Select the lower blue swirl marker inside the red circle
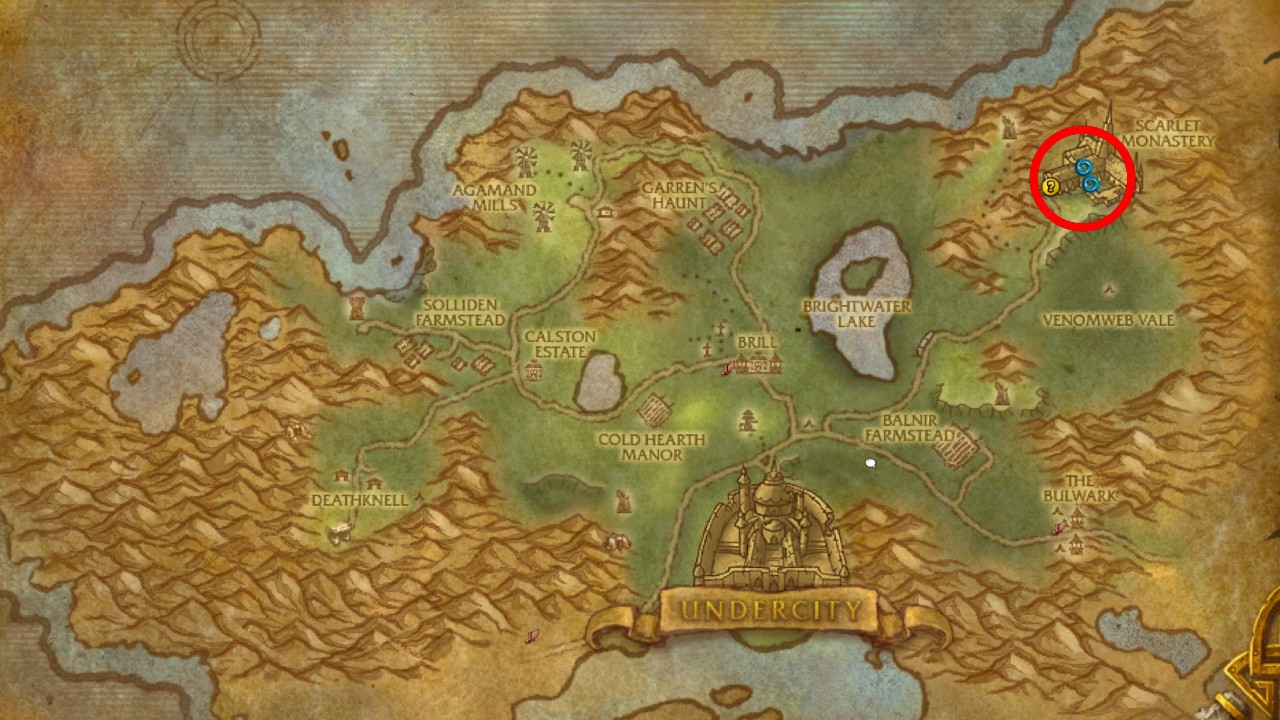The height and width of the screenshot is (720, 1280). click(x=1091, y=183)
